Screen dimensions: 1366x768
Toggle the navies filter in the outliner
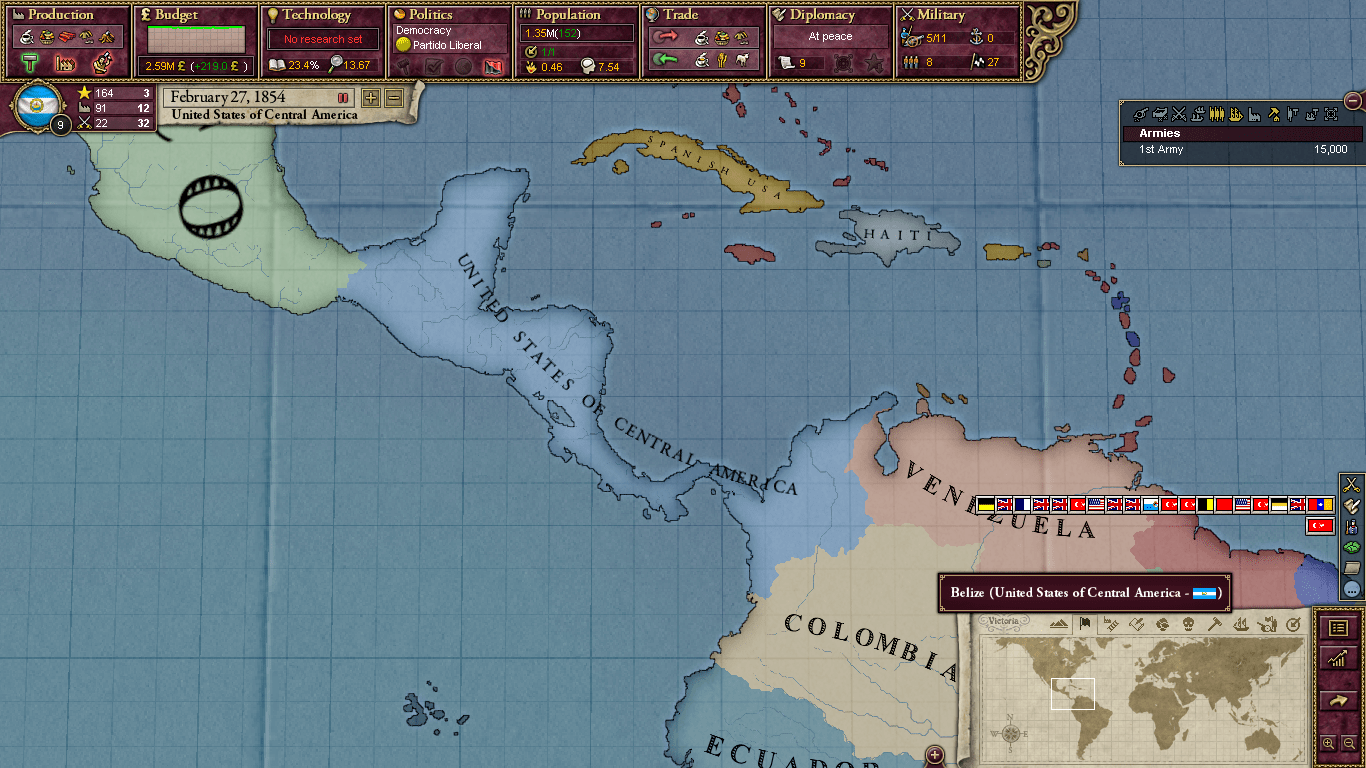click(x=1235, y=114)
